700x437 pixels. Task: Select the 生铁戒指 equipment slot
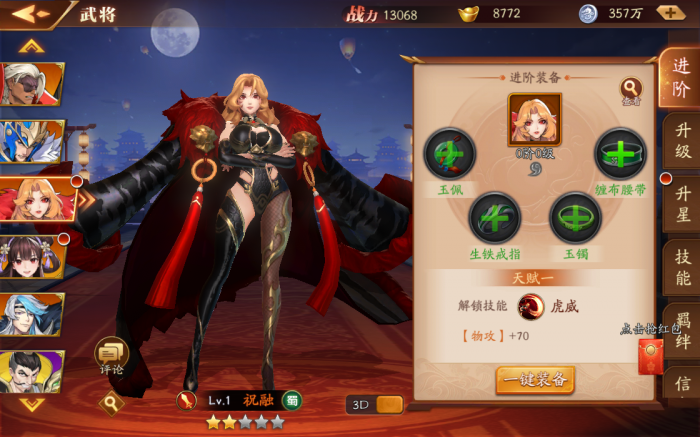(495, 217)
